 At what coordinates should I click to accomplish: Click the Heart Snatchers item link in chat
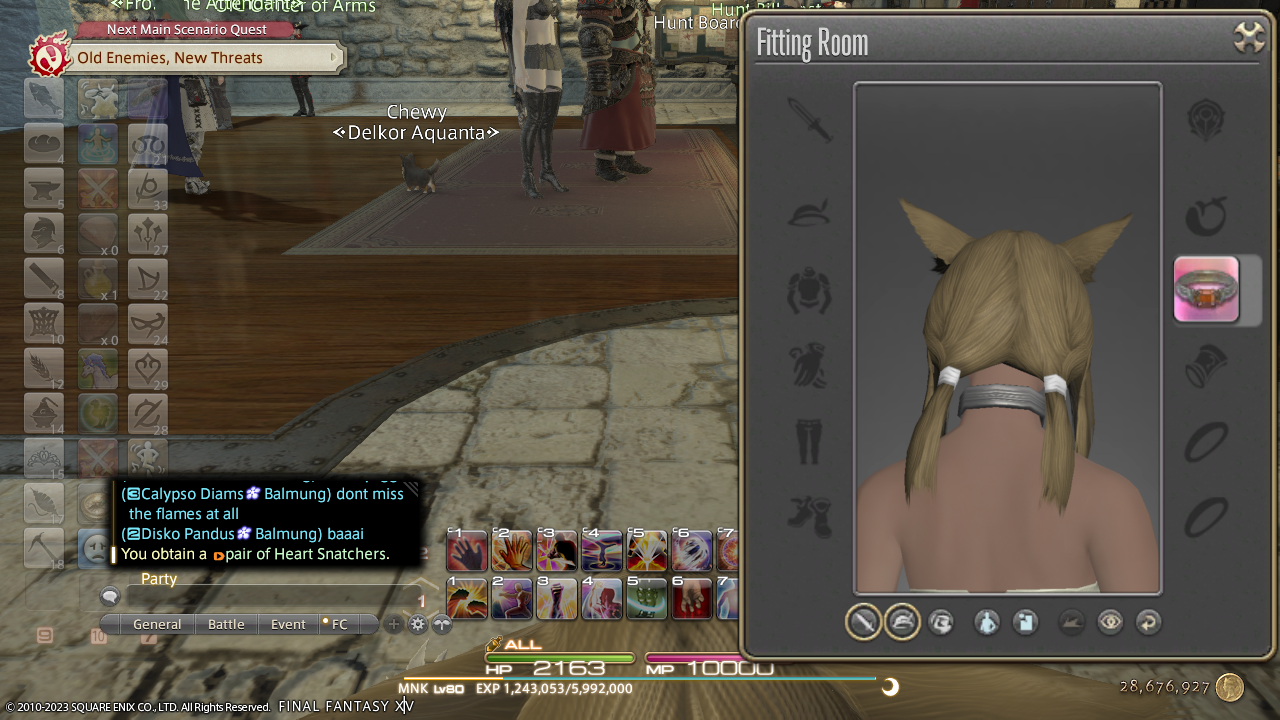coord(307,554)
